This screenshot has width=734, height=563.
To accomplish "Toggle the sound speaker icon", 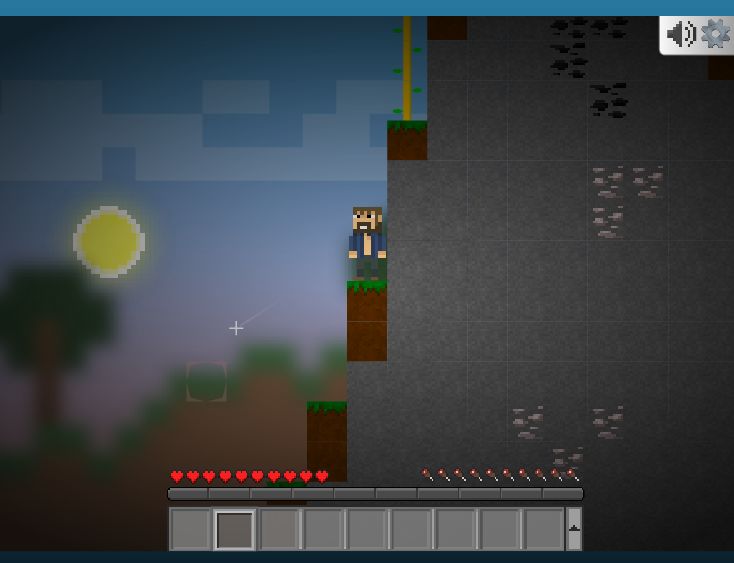I will [x=681, y=34].
